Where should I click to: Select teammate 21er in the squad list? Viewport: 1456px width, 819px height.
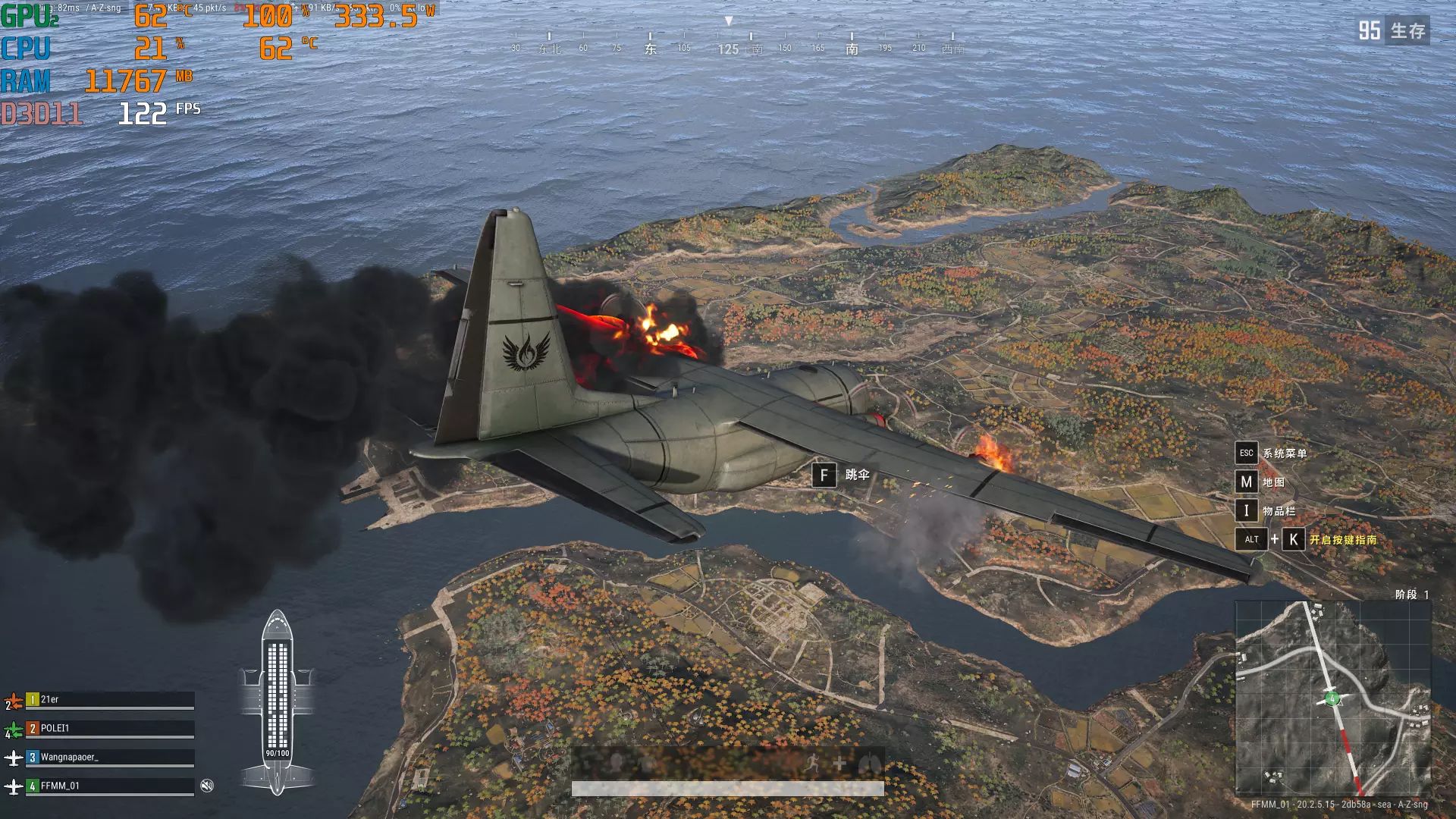(110, 700)
